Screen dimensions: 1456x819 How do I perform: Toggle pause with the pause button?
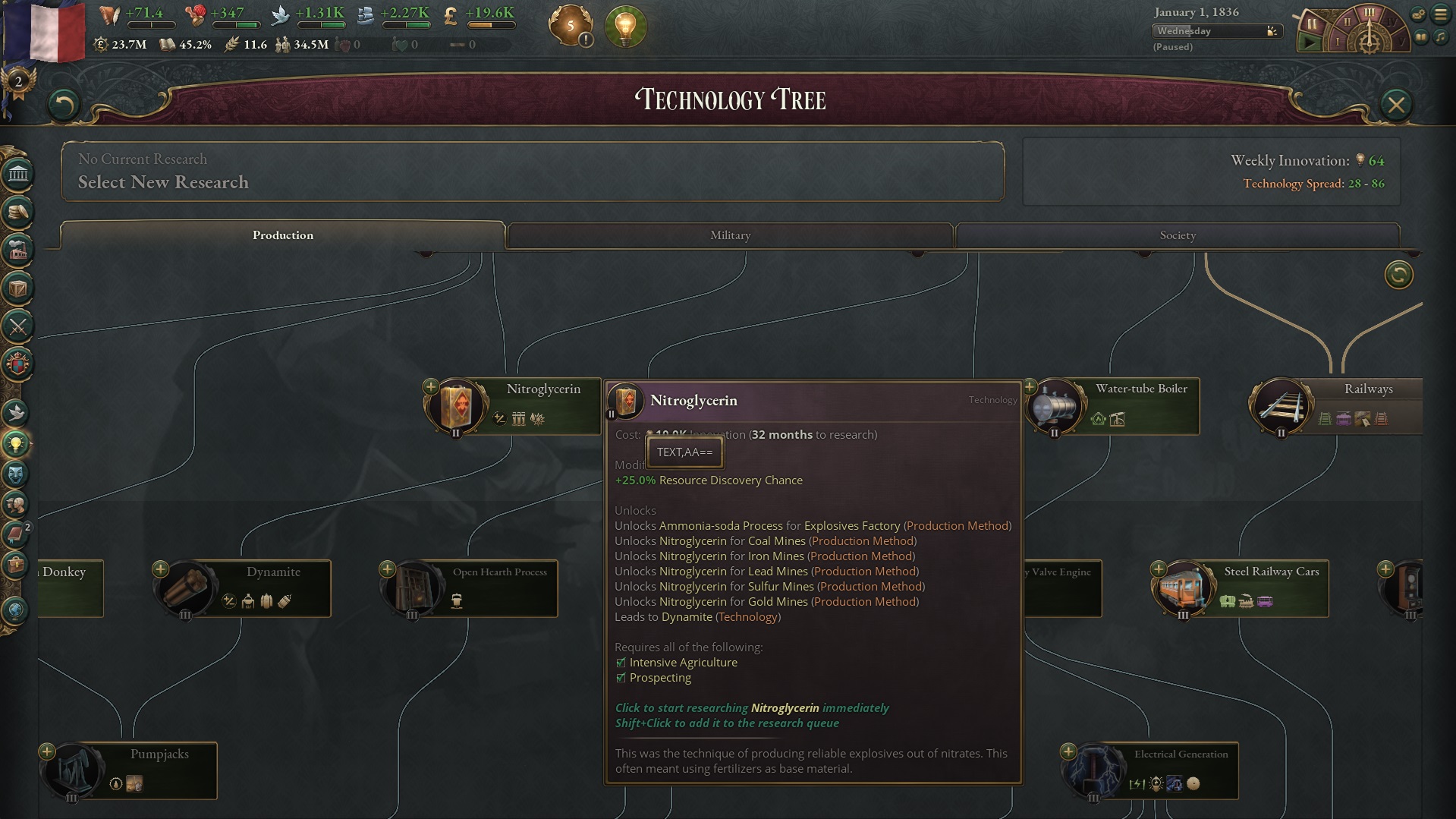[x=1311, y=24]
